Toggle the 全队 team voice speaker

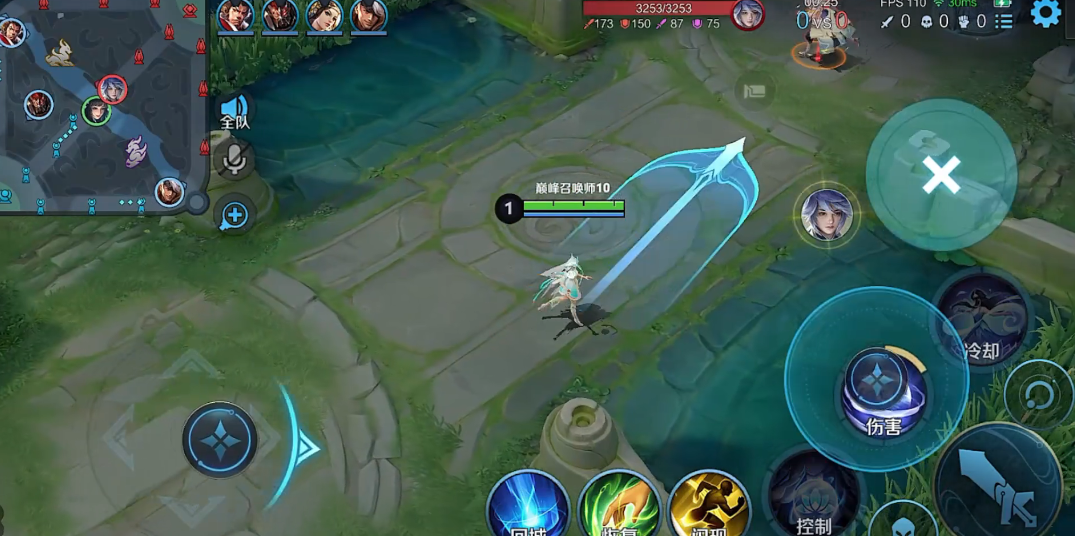click(234, 109)
